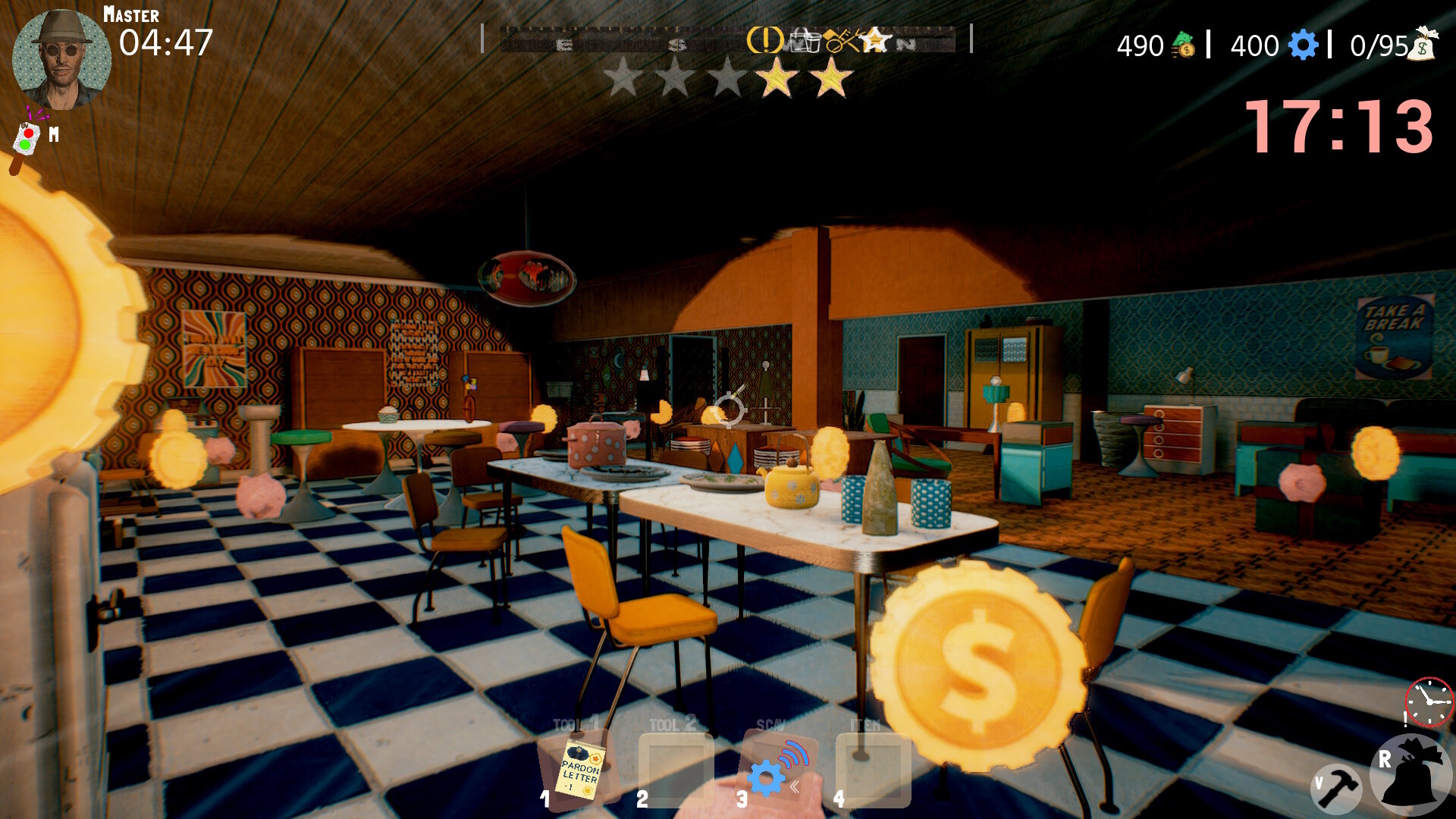The image size is (1456, 819).
Task: Open the empty Tool 2 slot
Action: coord(677,770)
